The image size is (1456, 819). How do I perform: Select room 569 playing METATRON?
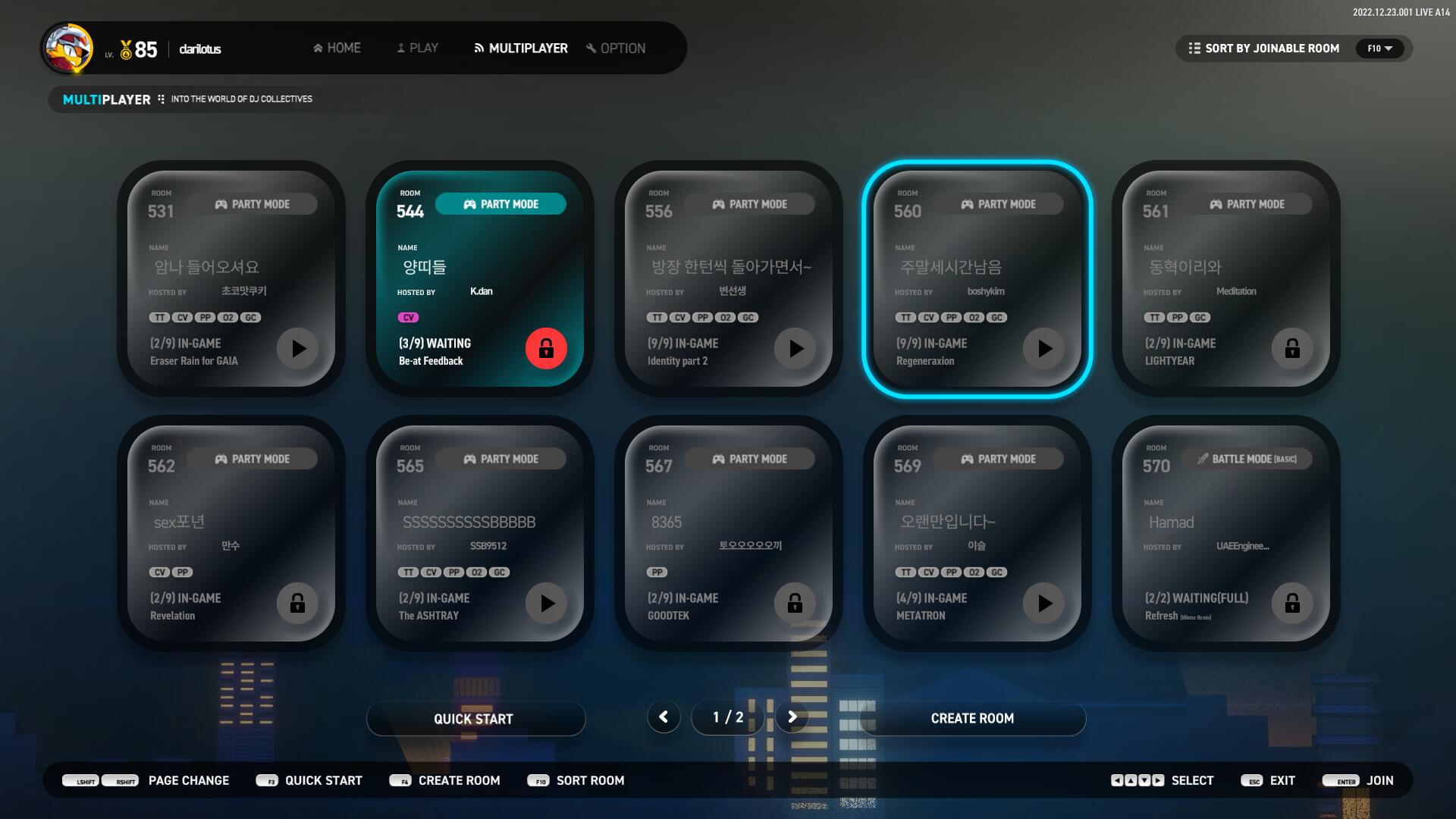[x=977, y=532]
